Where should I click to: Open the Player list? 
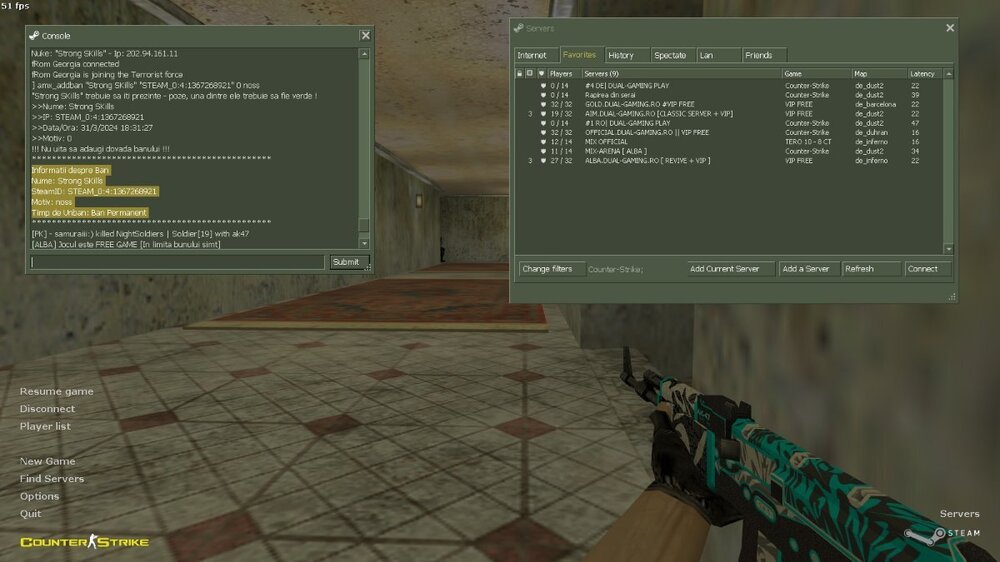(45, 426)
